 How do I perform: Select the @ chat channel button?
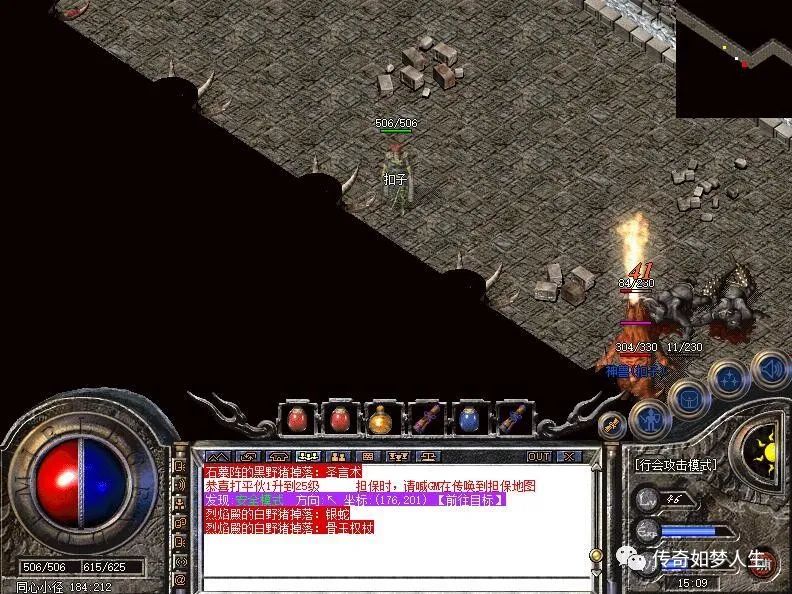(x=180, y=578)
